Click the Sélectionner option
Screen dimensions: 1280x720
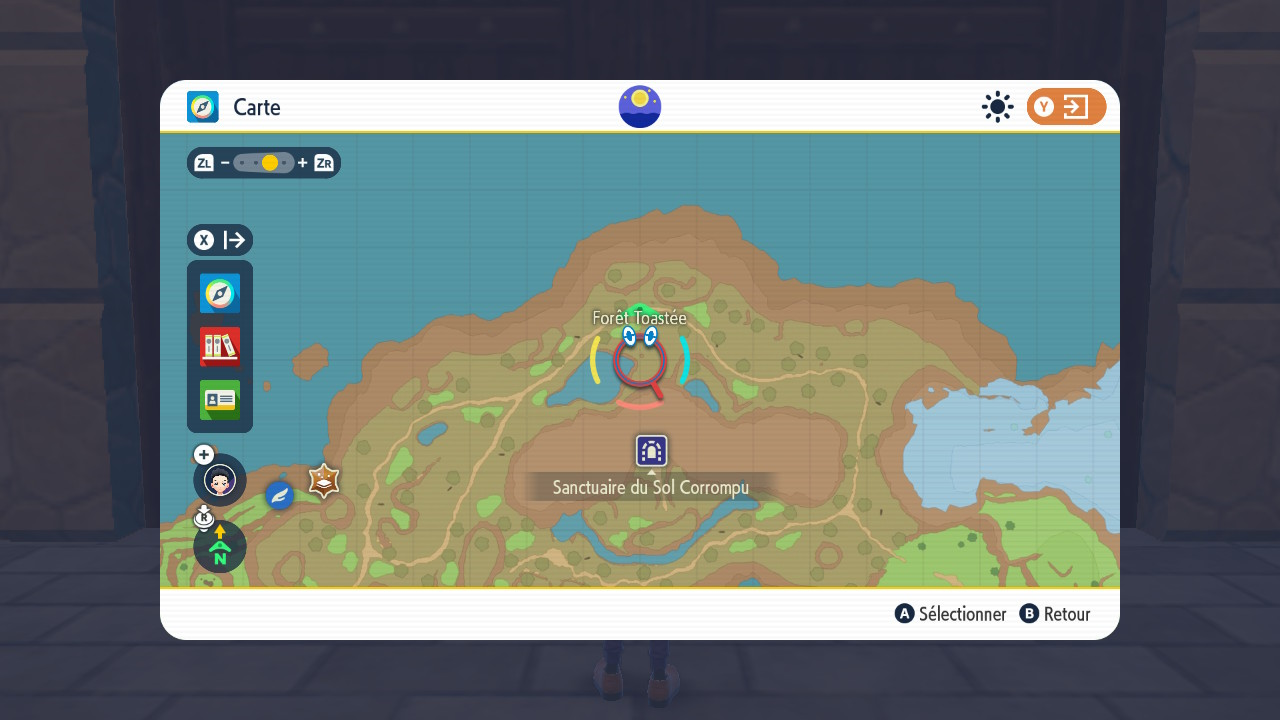coord(951,614)
